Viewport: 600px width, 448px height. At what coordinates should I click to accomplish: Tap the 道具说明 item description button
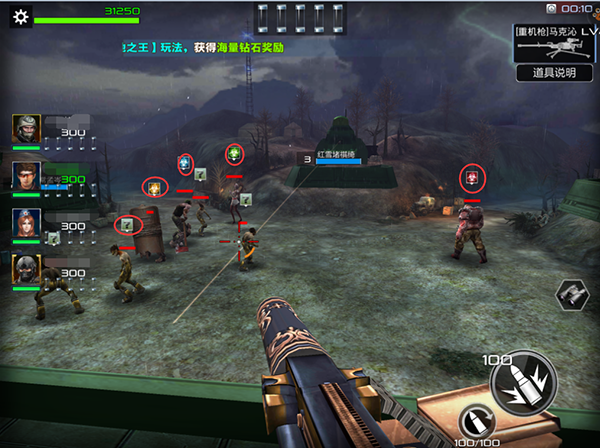tap(553, 73)
